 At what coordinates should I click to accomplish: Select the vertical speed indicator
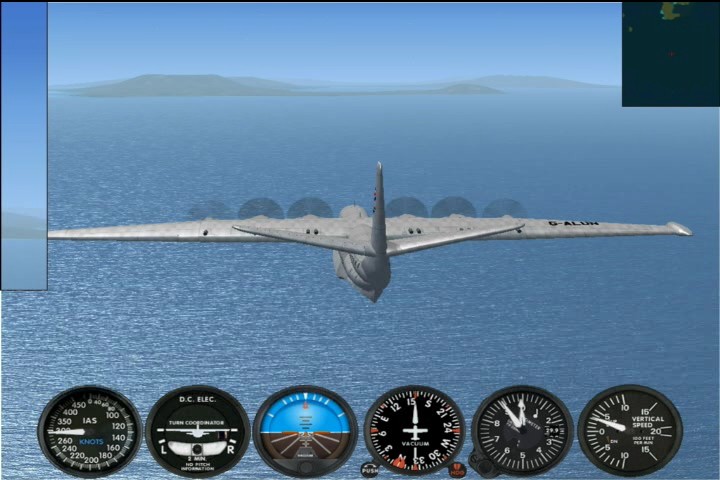tap(630, 430)
